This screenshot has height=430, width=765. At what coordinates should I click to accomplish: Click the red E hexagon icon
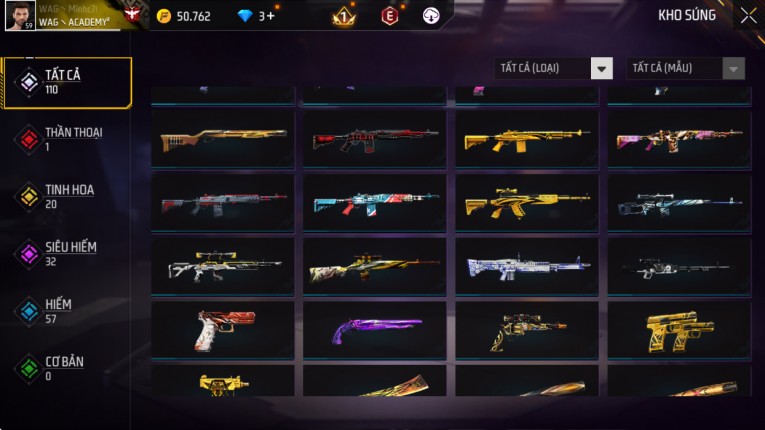pyautogui.click(x=389, y=16)
